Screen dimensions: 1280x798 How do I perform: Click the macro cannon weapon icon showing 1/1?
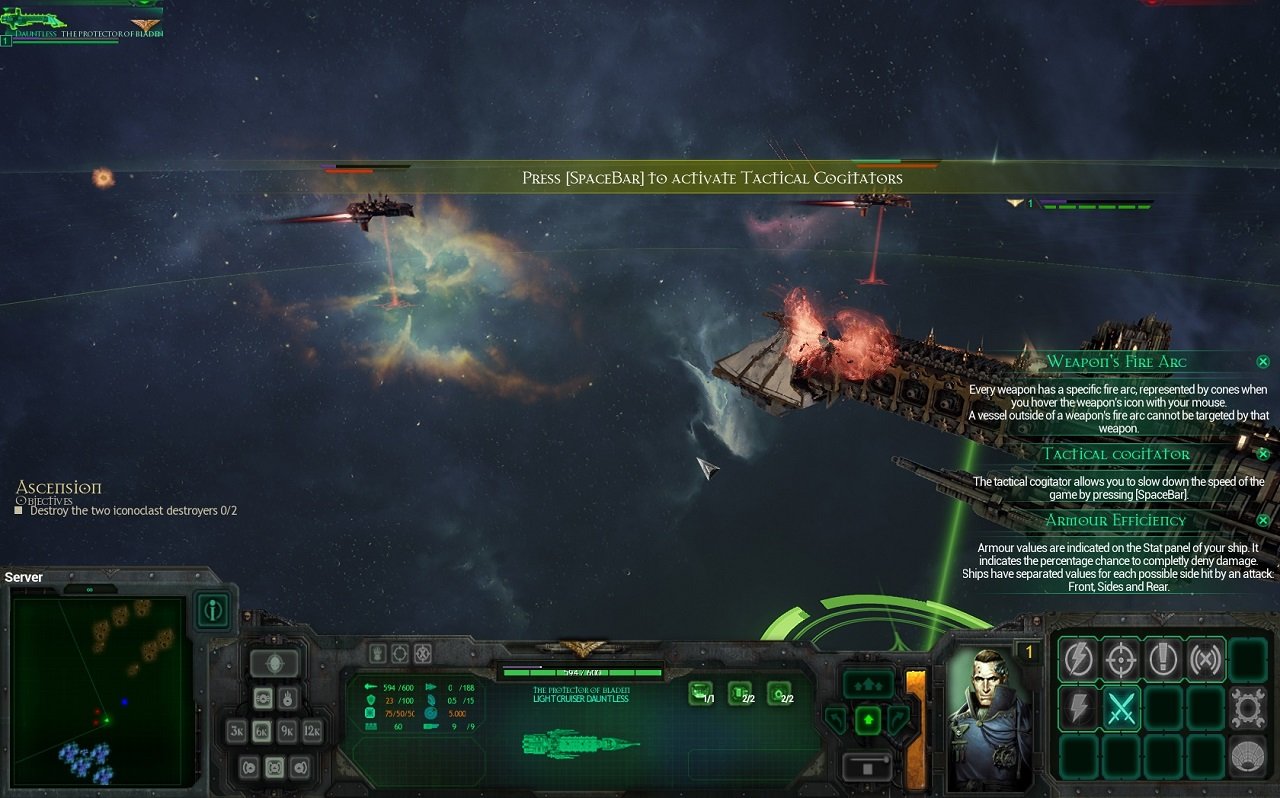[700, 693]
